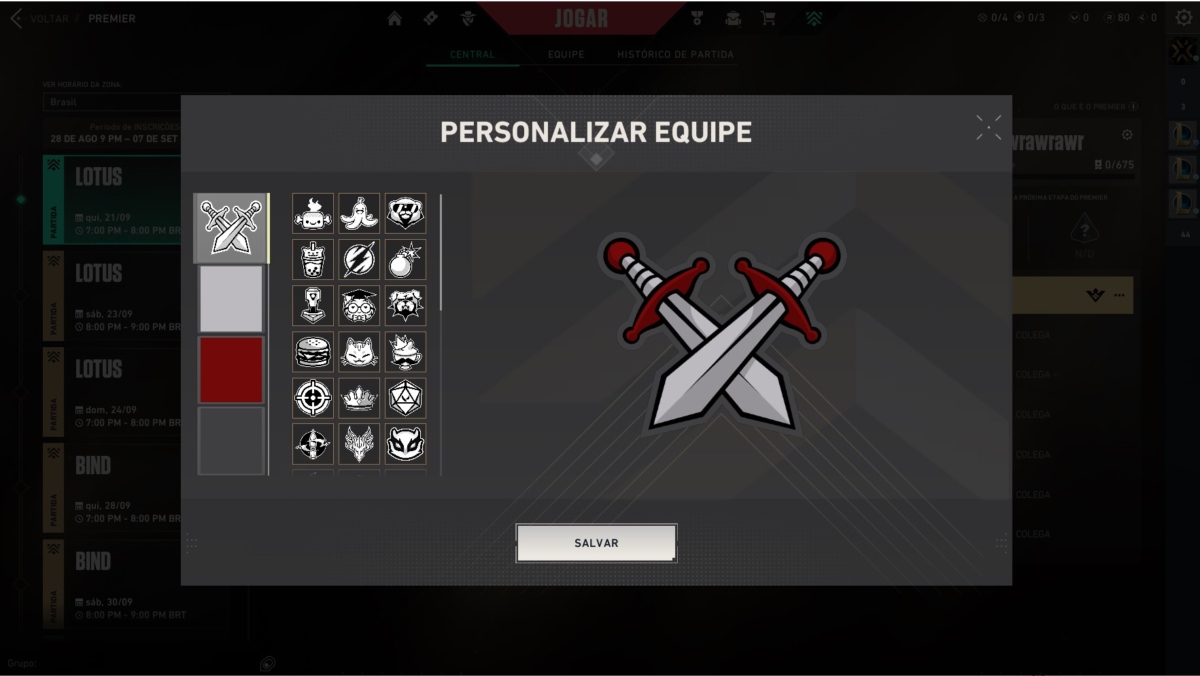Choose the light gray color swatch

[x=231, y=298]
